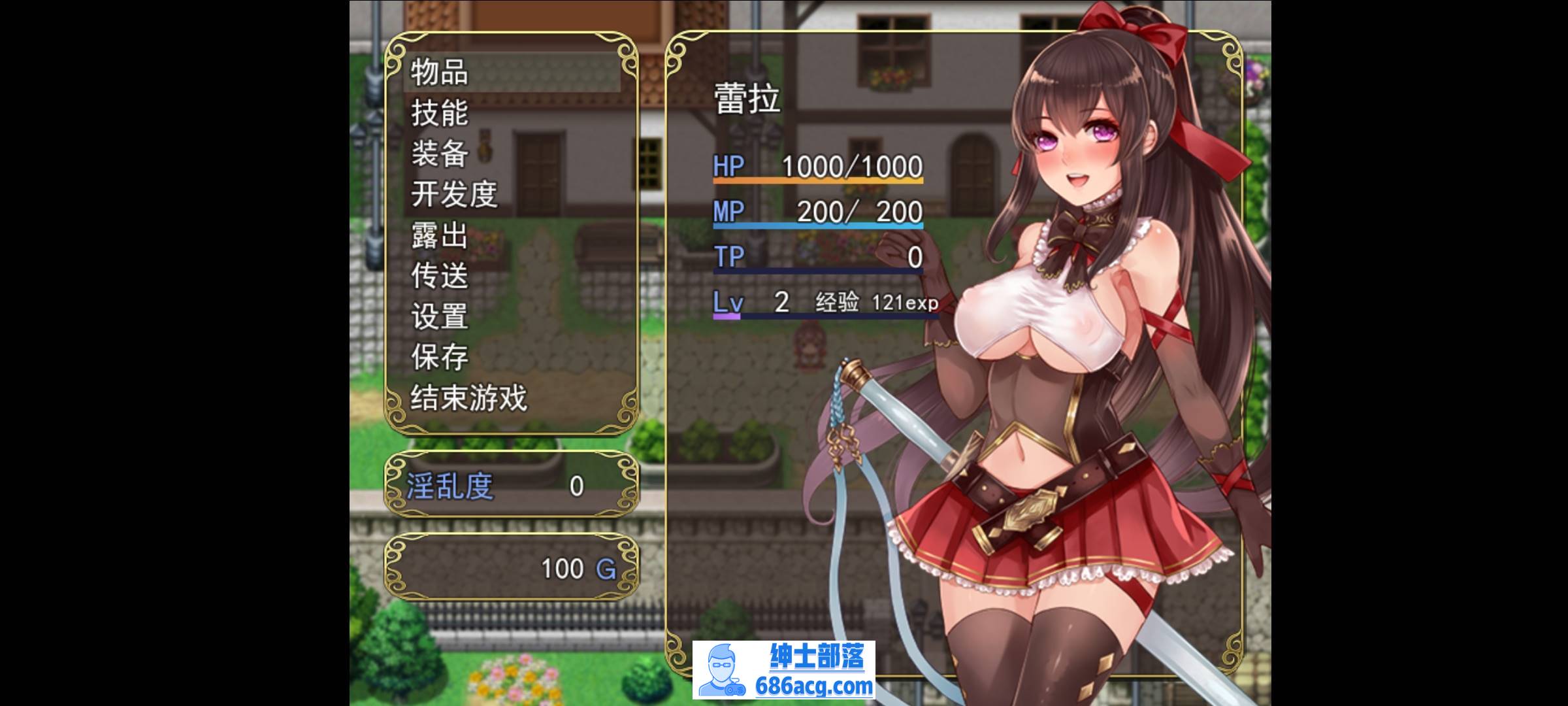1568x706 pixels.
Task: Open the 传送 (Teleport) option
Action: (440, 276)
